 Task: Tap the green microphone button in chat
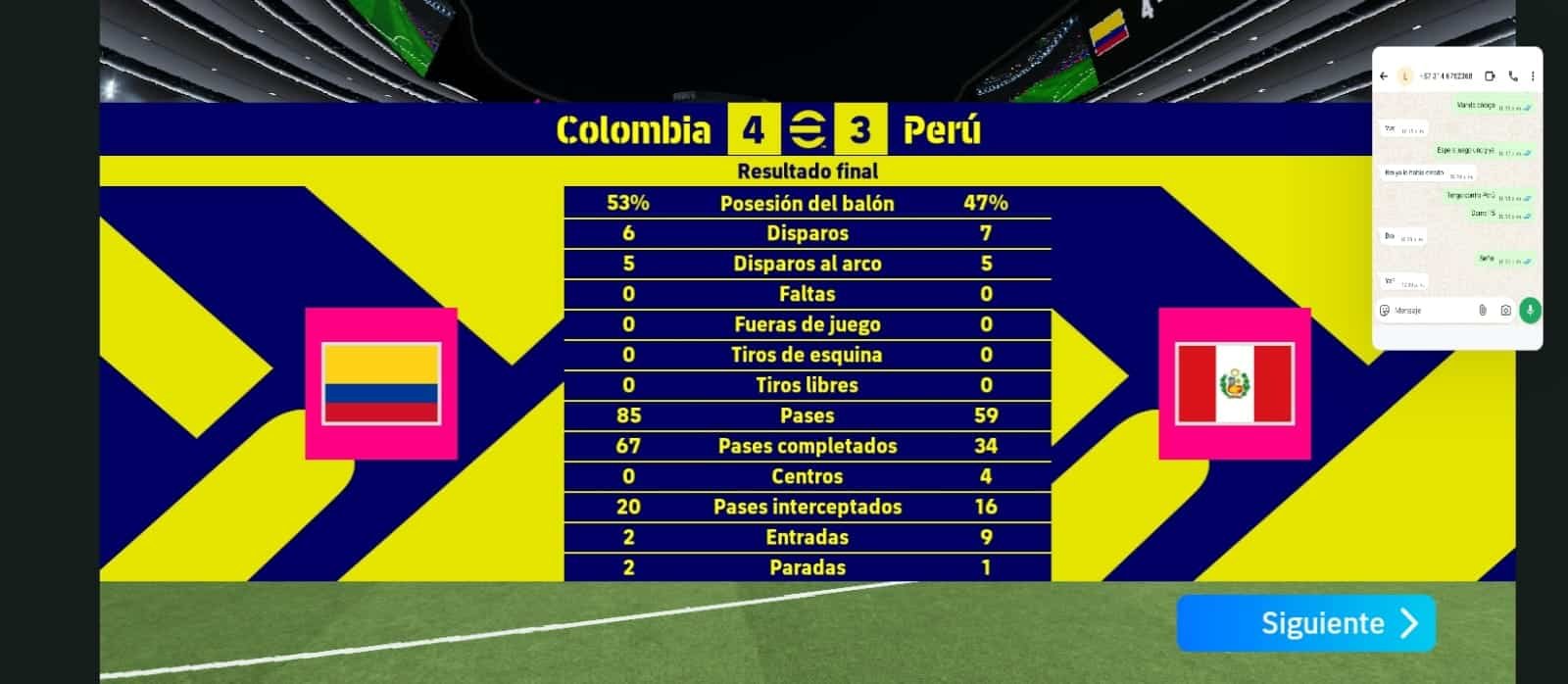coord(1530,311)
